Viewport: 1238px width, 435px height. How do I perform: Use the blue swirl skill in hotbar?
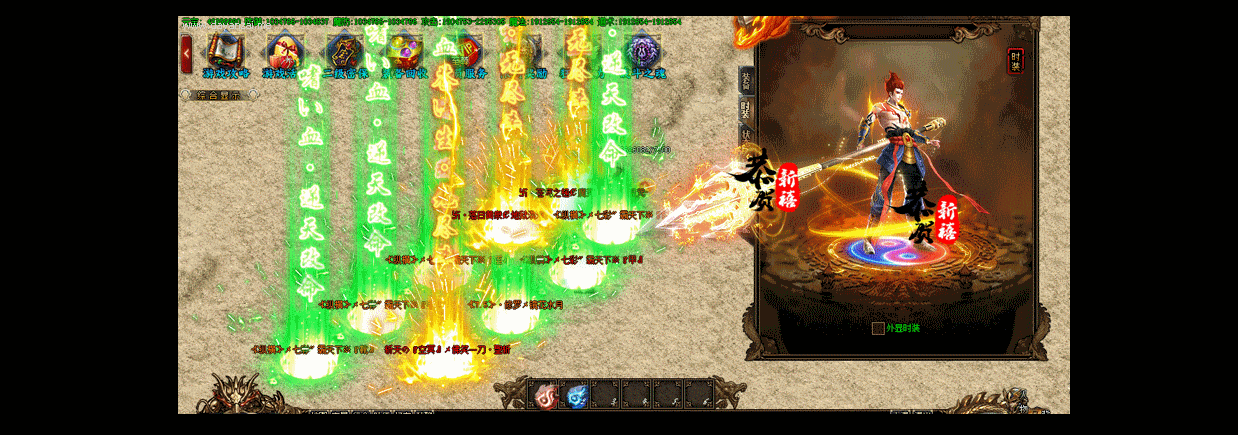tap(575, 395)
